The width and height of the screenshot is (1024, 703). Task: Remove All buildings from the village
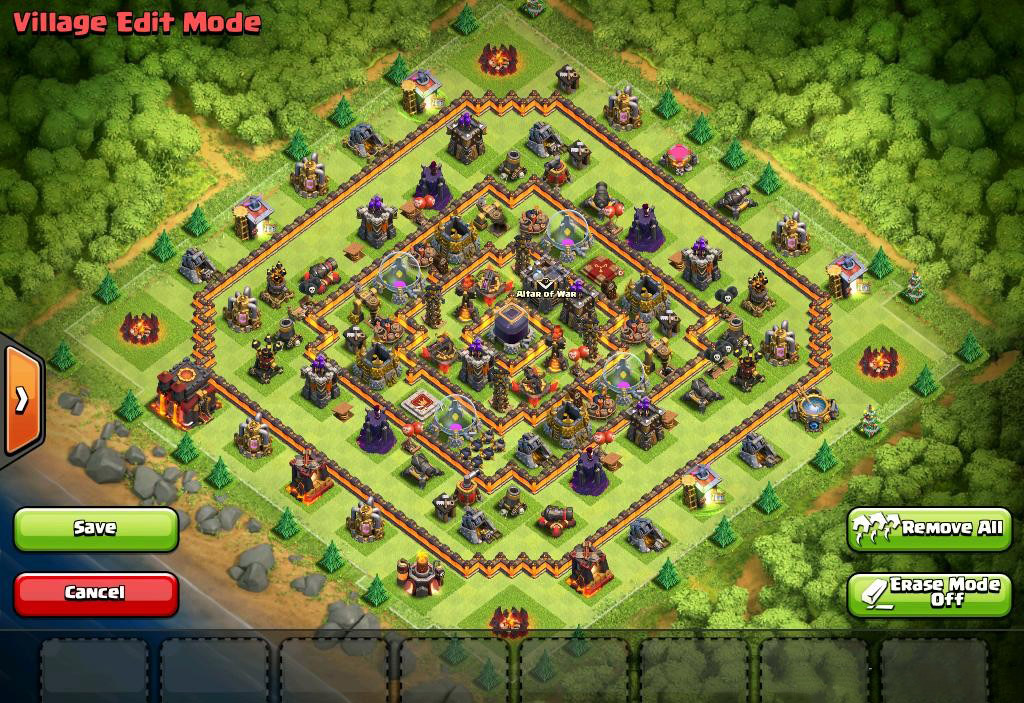tap(929, 528)
